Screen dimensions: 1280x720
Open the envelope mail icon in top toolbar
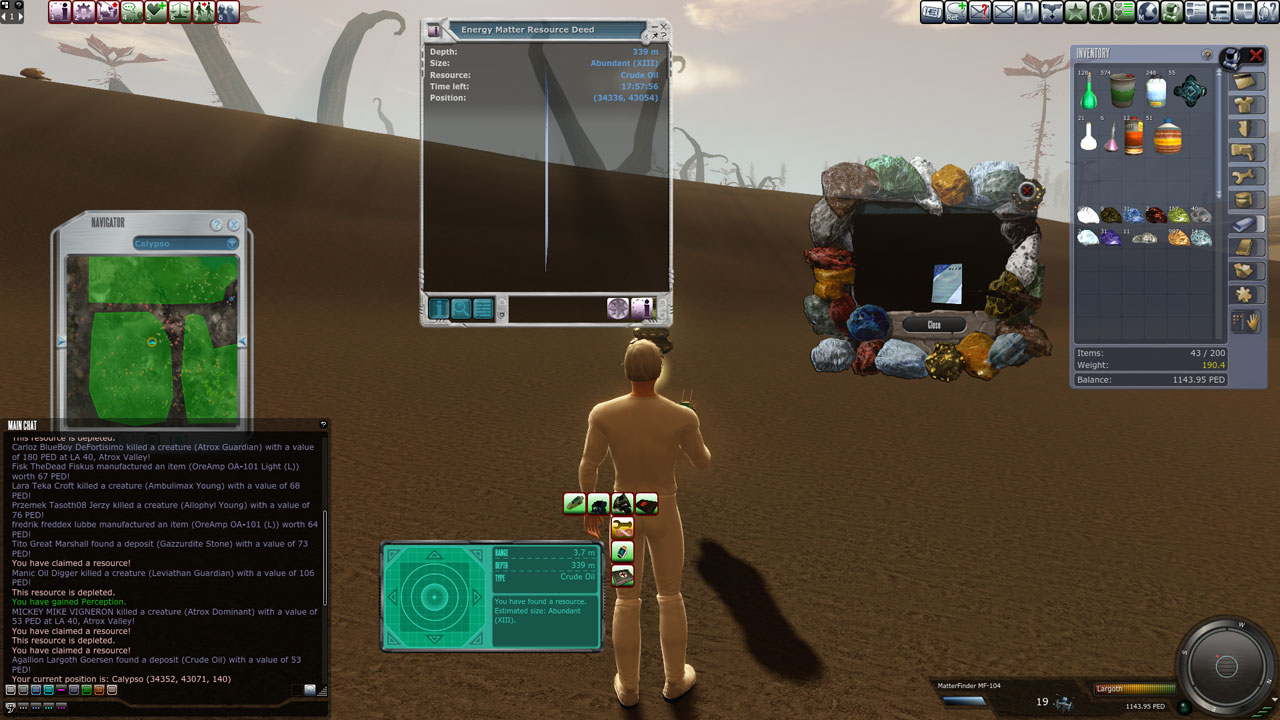point(1003,12)
